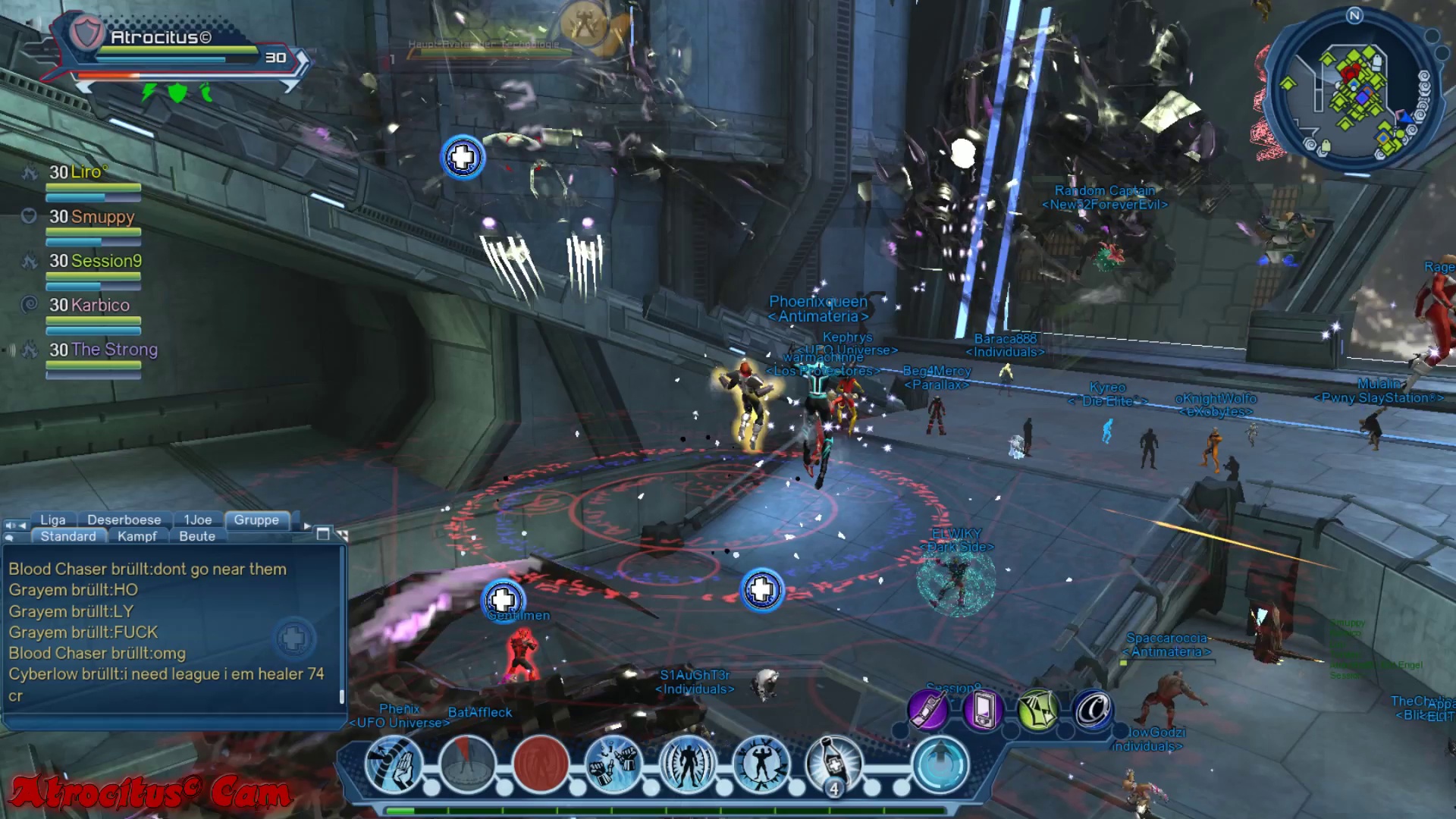This screenshot has height=819, width=1456.
Task: Show the Standard chat tab
Action: click(x=68, y=536)
